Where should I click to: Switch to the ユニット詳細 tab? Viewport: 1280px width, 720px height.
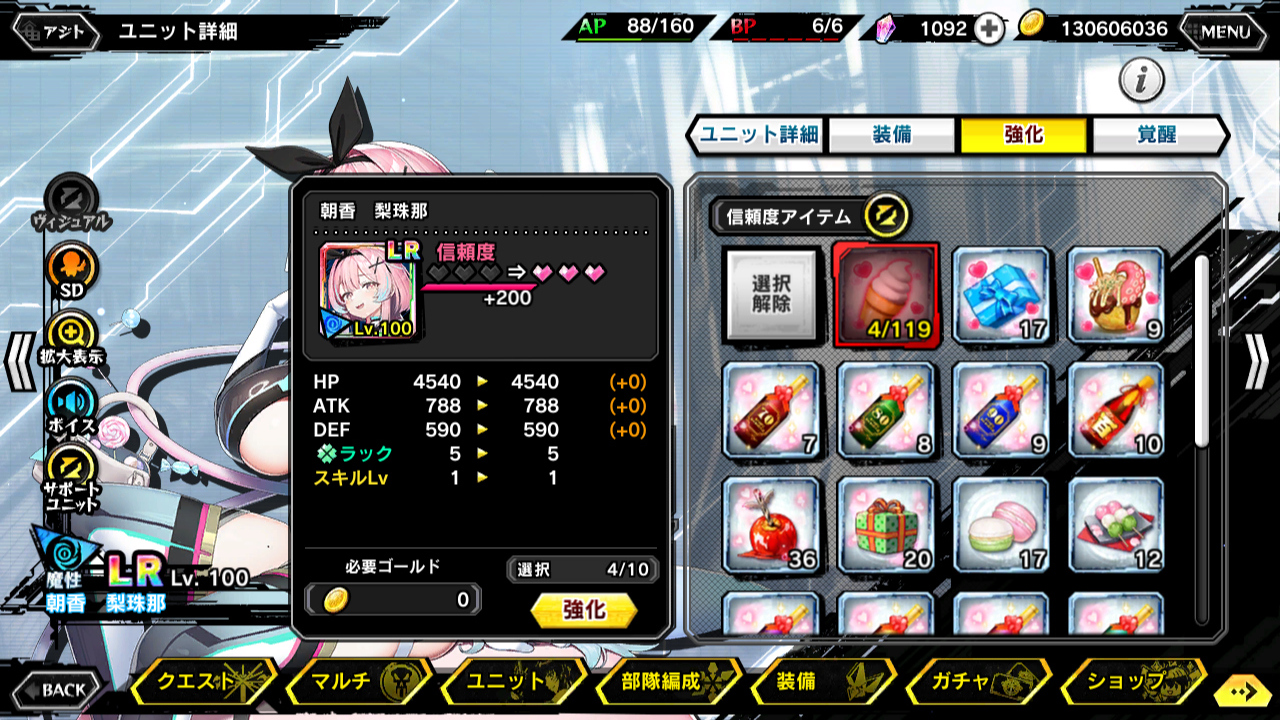point(759,135)
